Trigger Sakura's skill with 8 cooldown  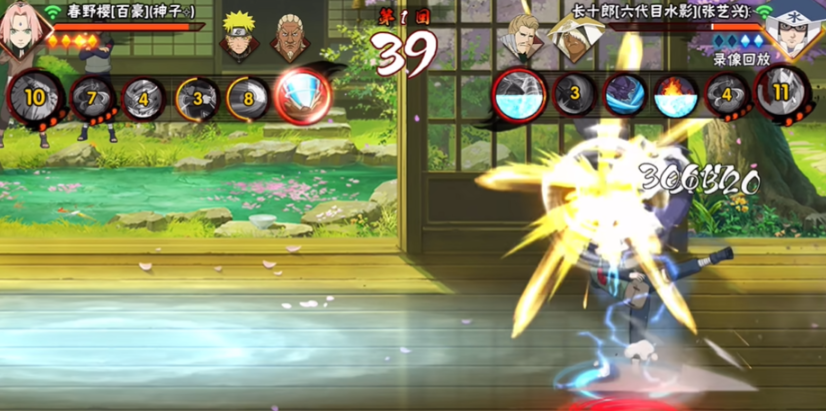coord(247,98)
